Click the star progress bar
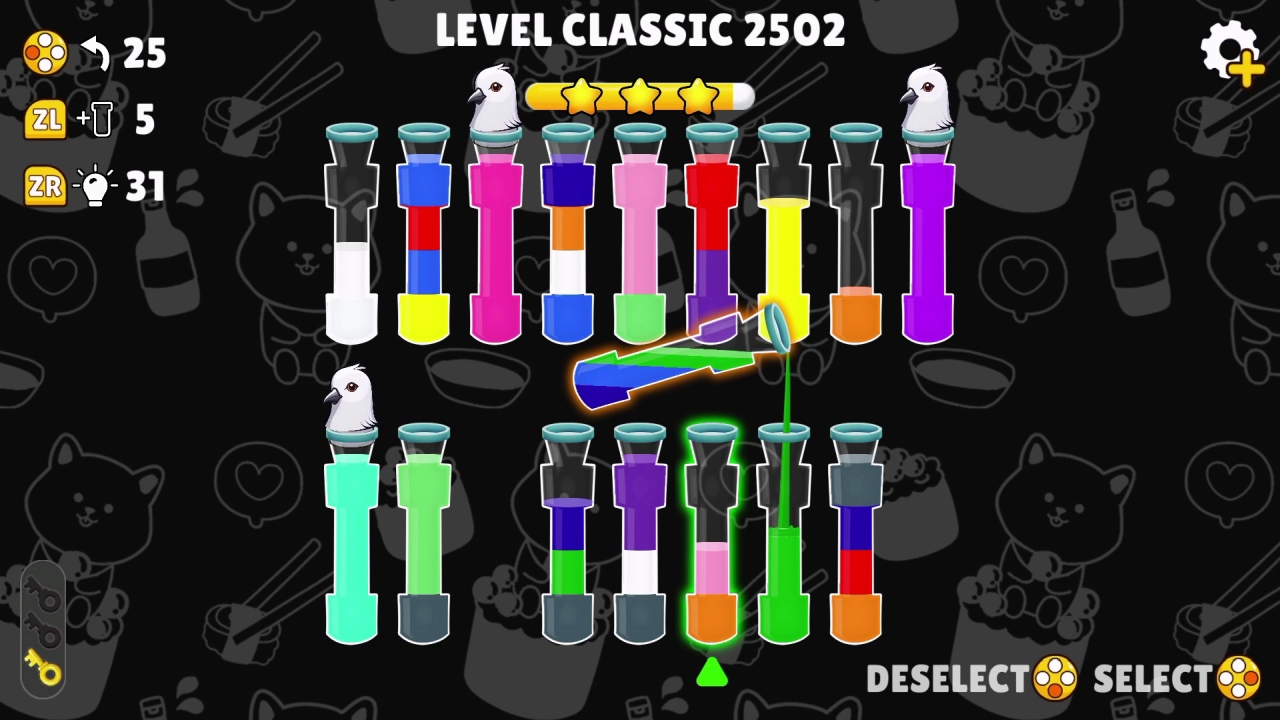Viewport: 1280px width, 720px height. pyautogui.click(x=640, y=97)
